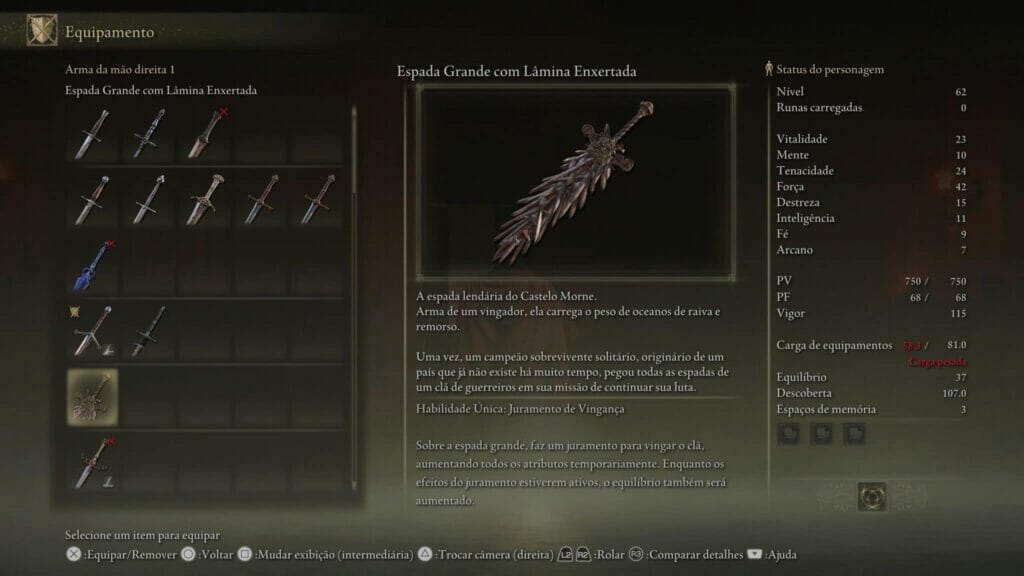This screenshot has width=1024, height=576.
Task: Click the Equipamento crossed-swords header icon
Action: (41, 31)
